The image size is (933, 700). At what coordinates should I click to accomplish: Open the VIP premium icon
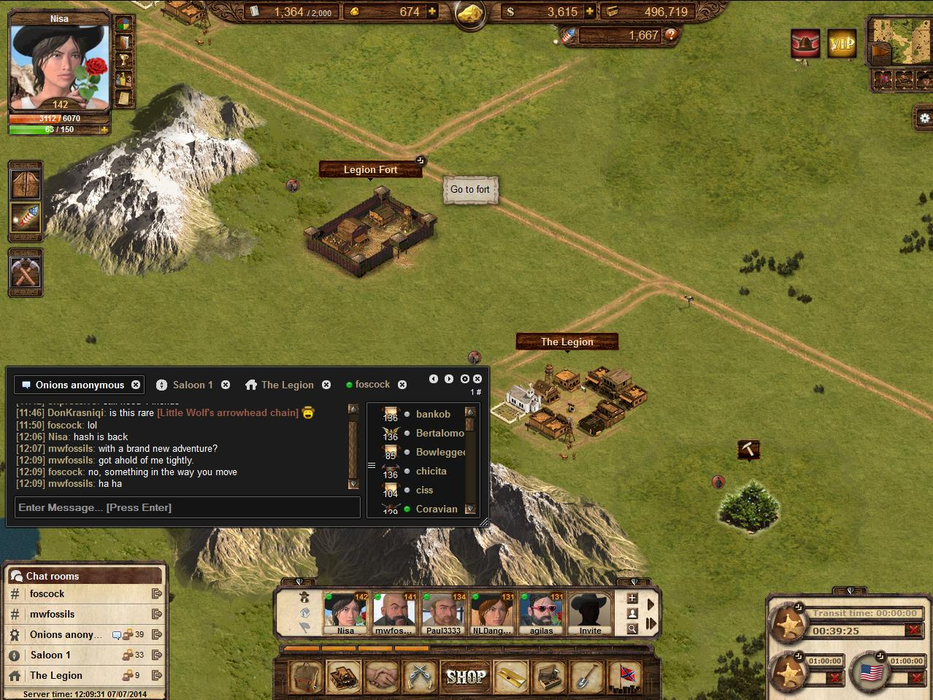point(842,43)
